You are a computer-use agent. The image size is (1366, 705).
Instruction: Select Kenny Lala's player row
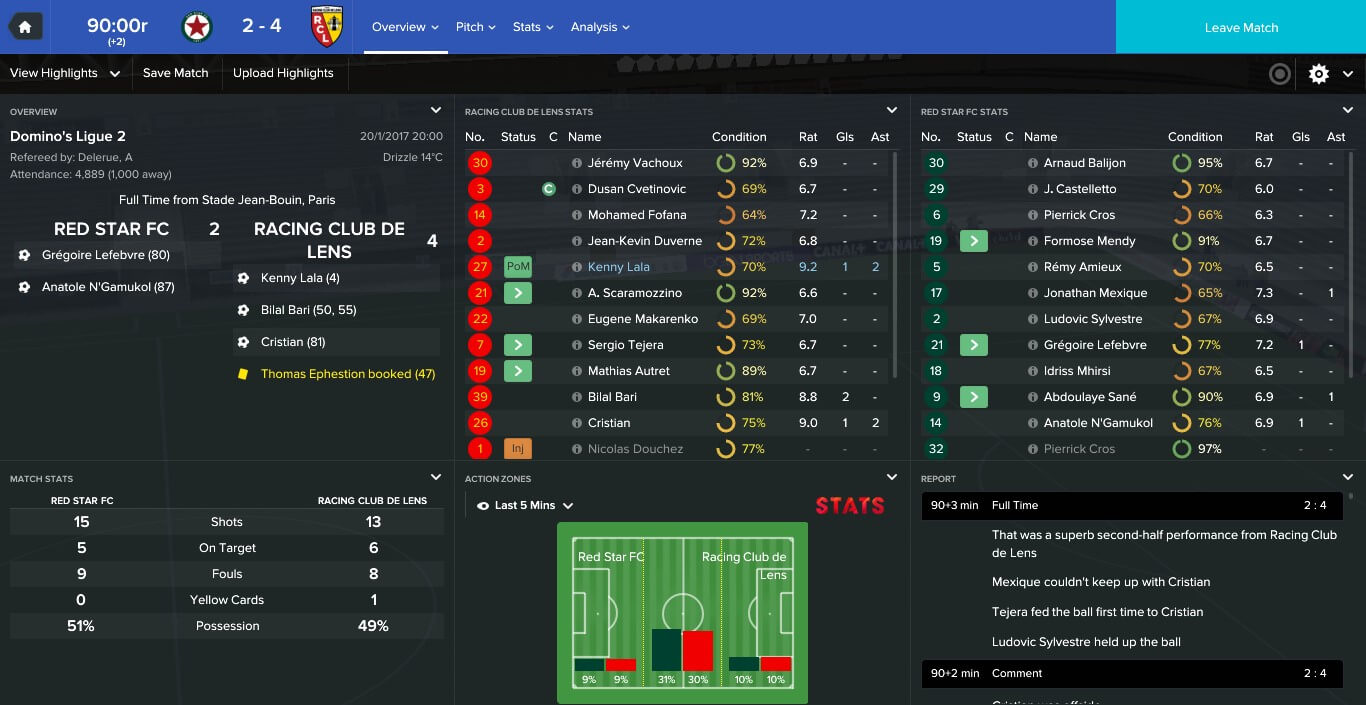coord(618,267)
